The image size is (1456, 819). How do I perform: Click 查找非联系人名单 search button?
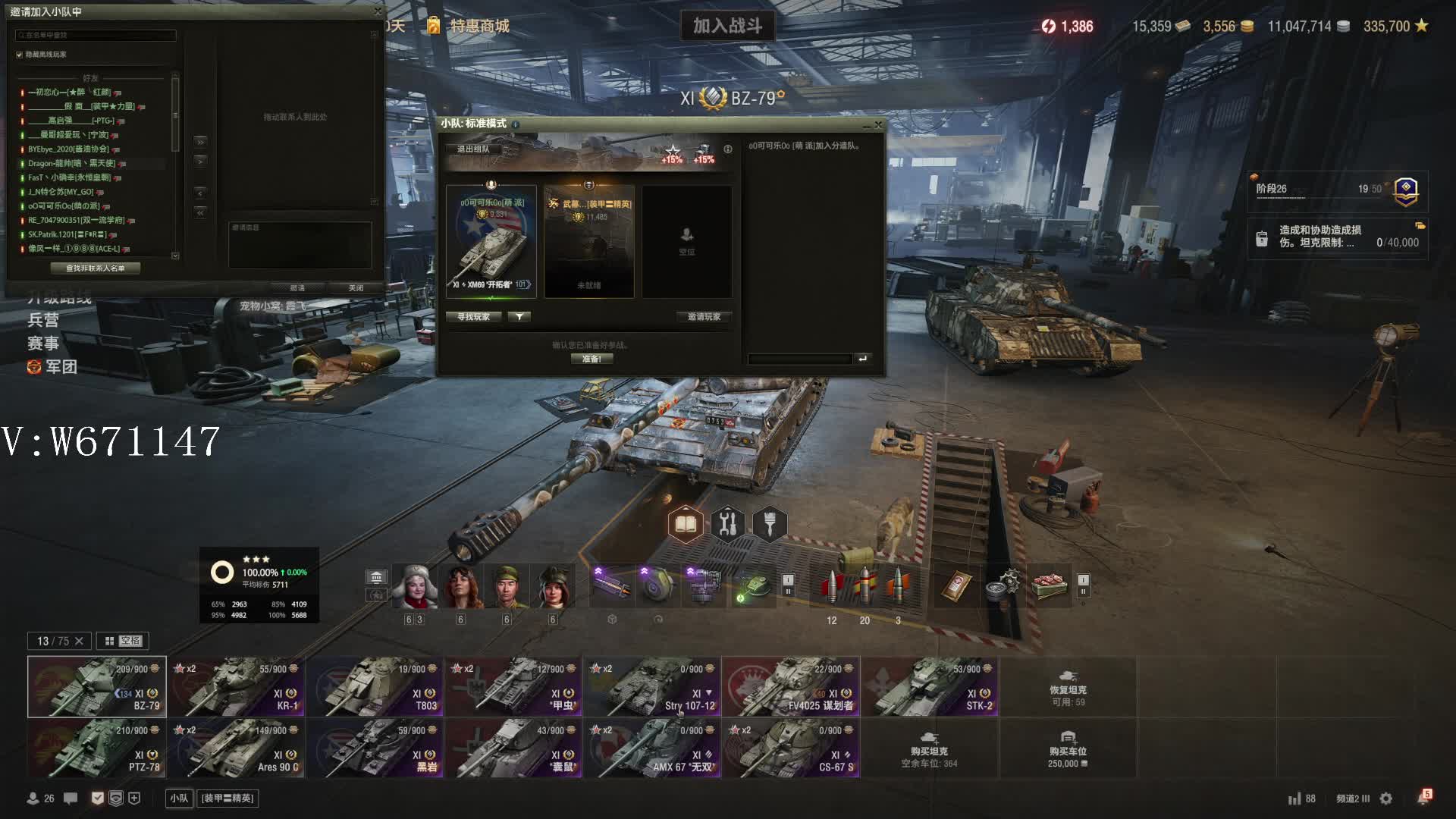pos(96,268)
